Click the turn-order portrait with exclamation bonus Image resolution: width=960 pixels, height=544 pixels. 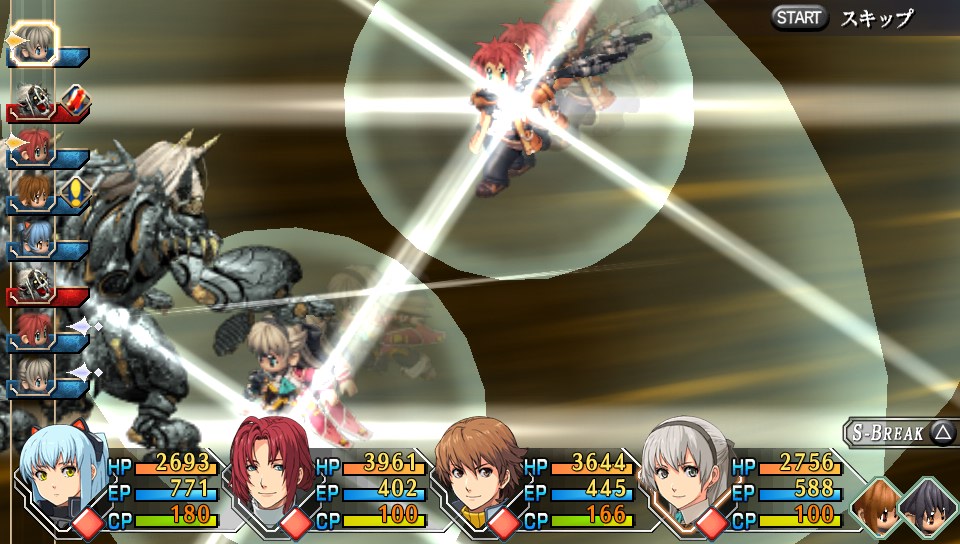coord(33,191)
